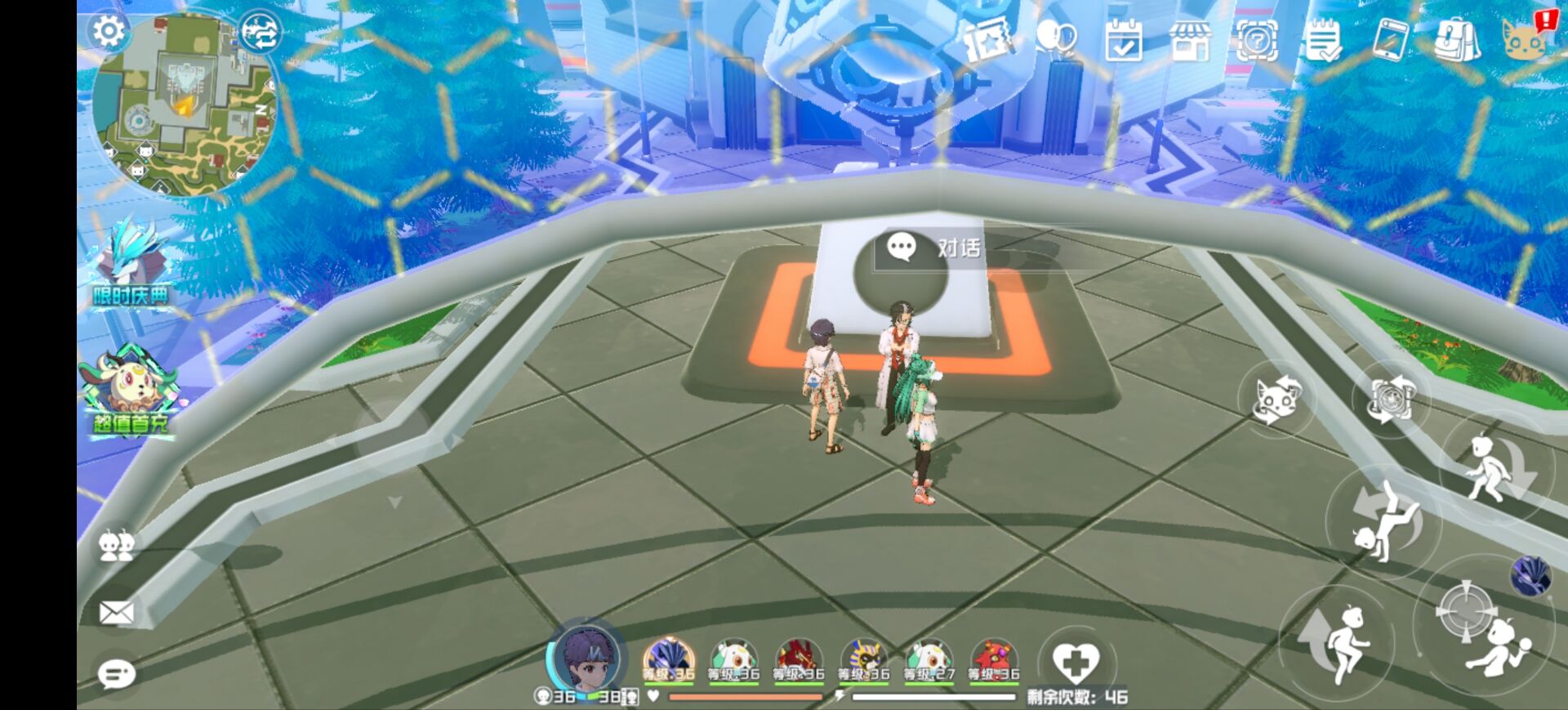Tap the handstand roll action button
This screenshot has width=1568, height=710.
point(1383,521)
